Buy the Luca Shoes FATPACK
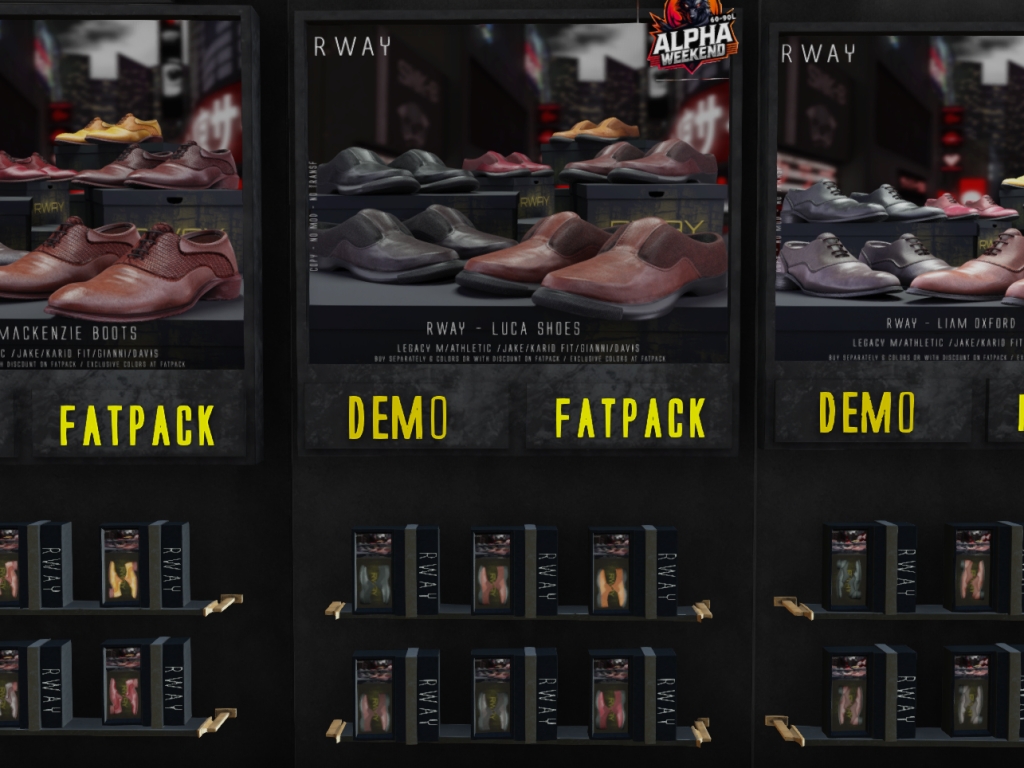The height and width of the screenshot is (768, 1024). click(x=629, y=418)
